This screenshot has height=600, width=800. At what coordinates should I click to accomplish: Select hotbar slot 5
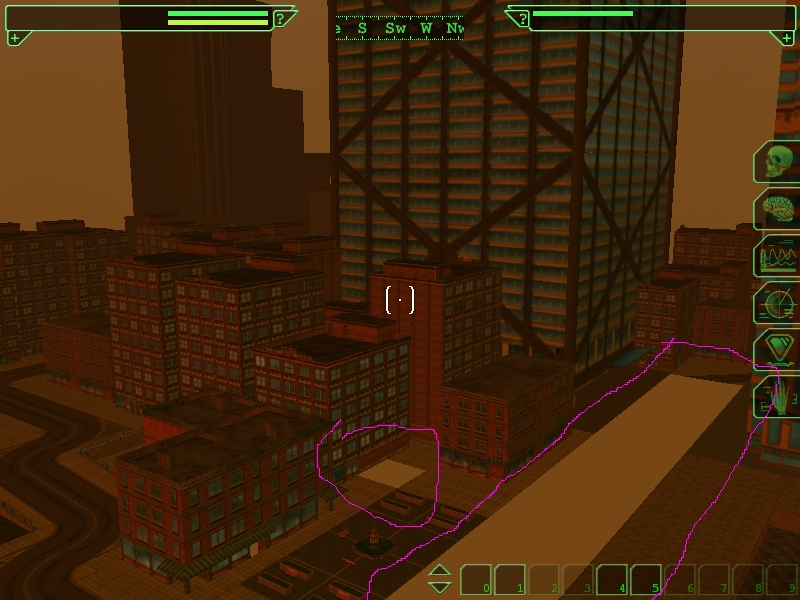(x=646, y=580)
